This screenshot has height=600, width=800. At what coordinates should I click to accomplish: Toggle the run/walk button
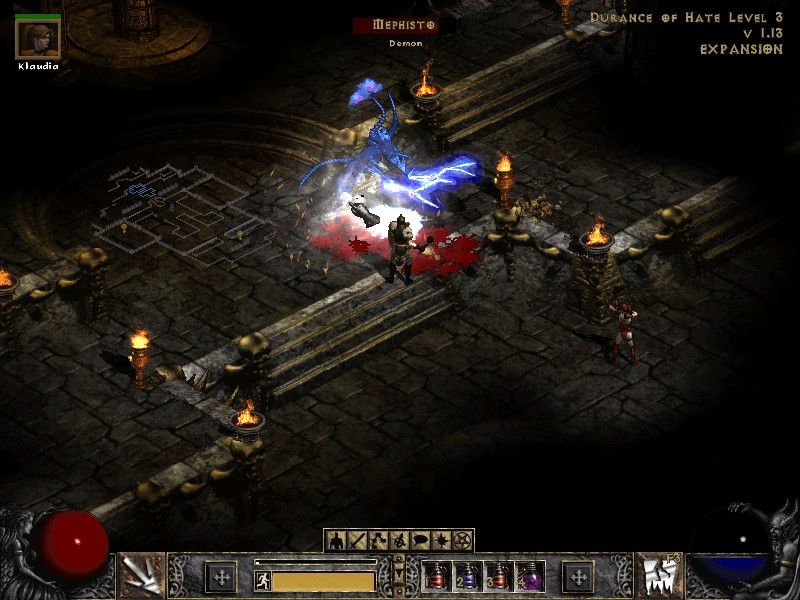(x=263, y=580)
